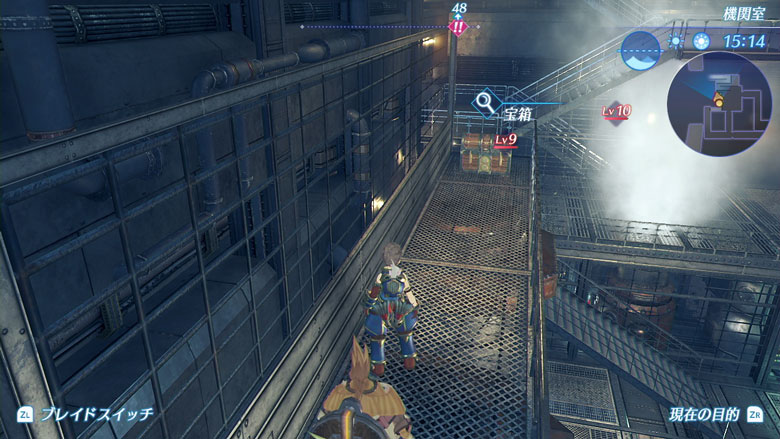Target the Lv10 enemy marker

(x=617, y=111)
